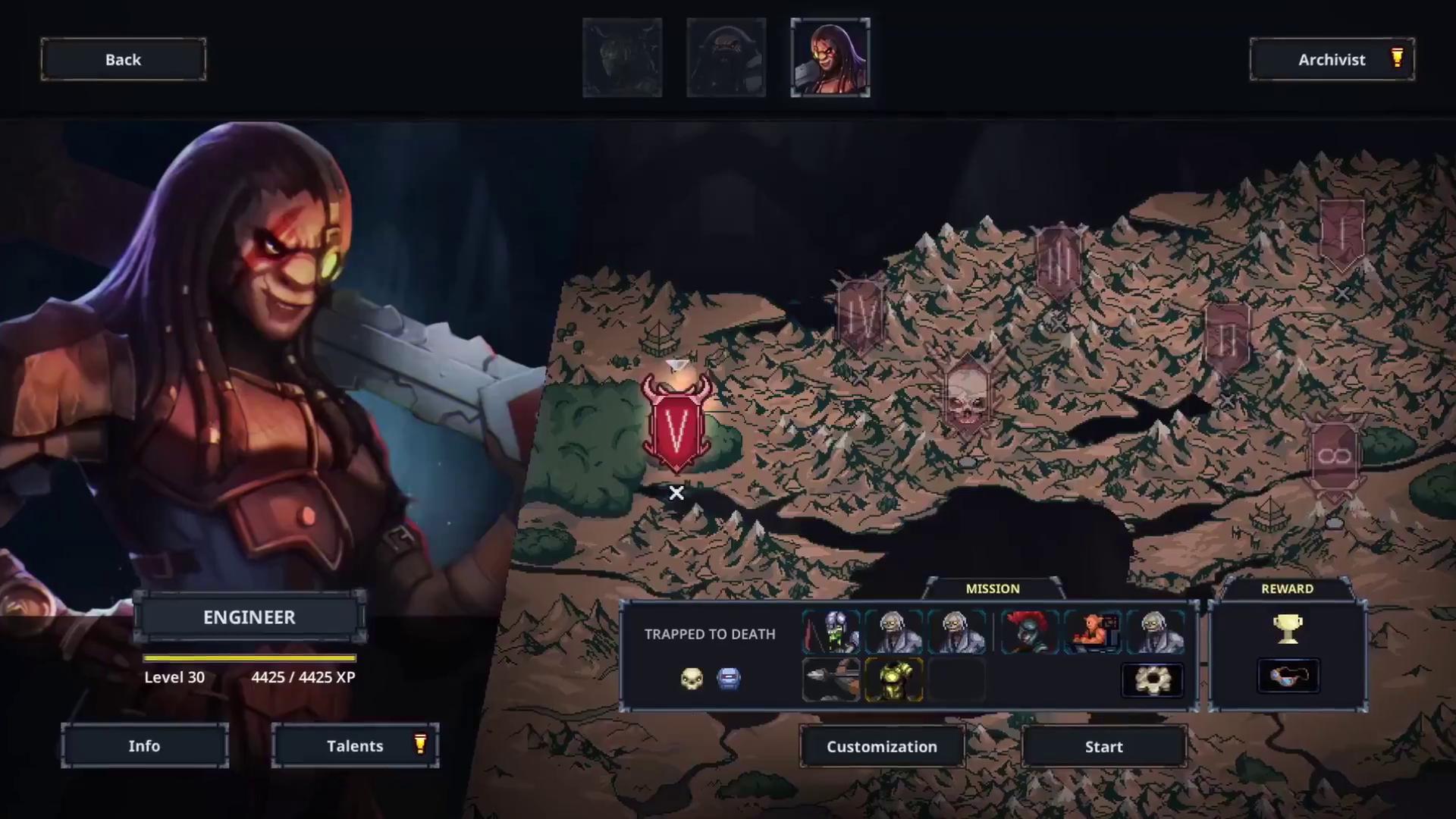
Task: Inspect the gold trophy reward
Action: tap(1288, 629)
